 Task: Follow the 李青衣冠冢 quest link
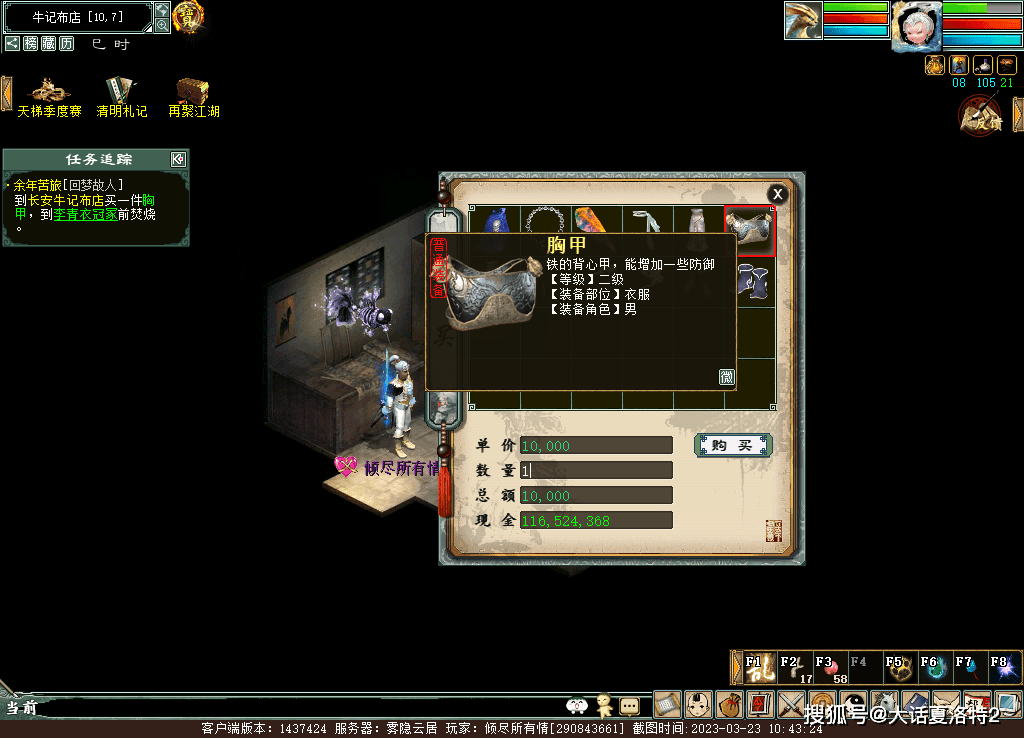pyautogui.click(x=85, y=214)
